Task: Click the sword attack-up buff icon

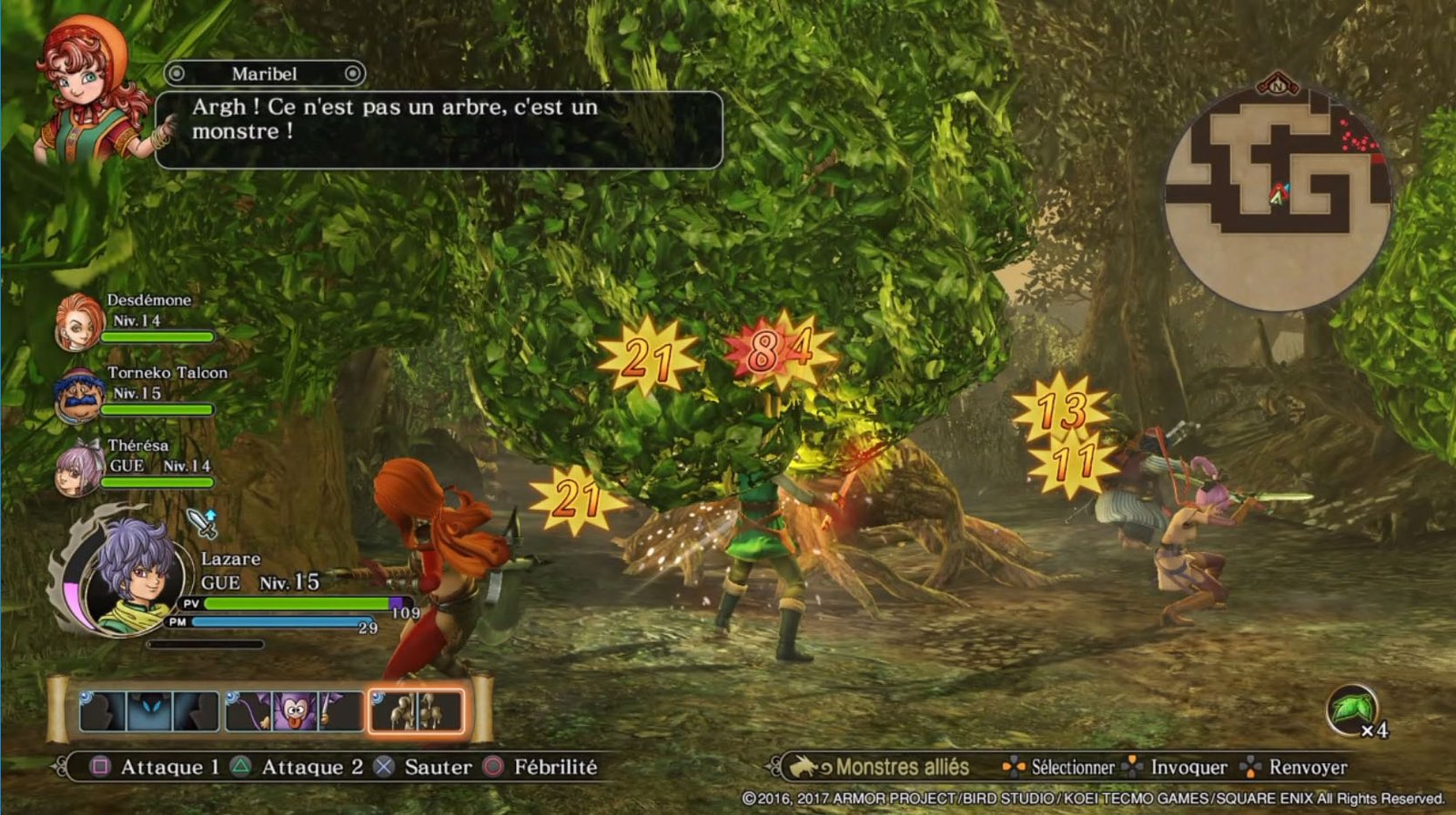Action: click(203, 523)
